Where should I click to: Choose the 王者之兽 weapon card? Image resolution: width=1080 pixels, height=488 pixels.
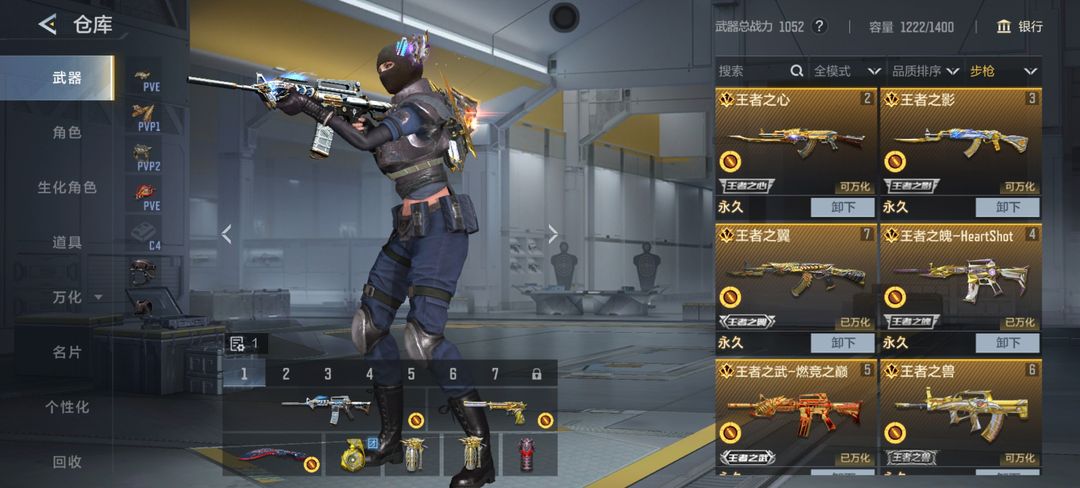coord(960,410)
